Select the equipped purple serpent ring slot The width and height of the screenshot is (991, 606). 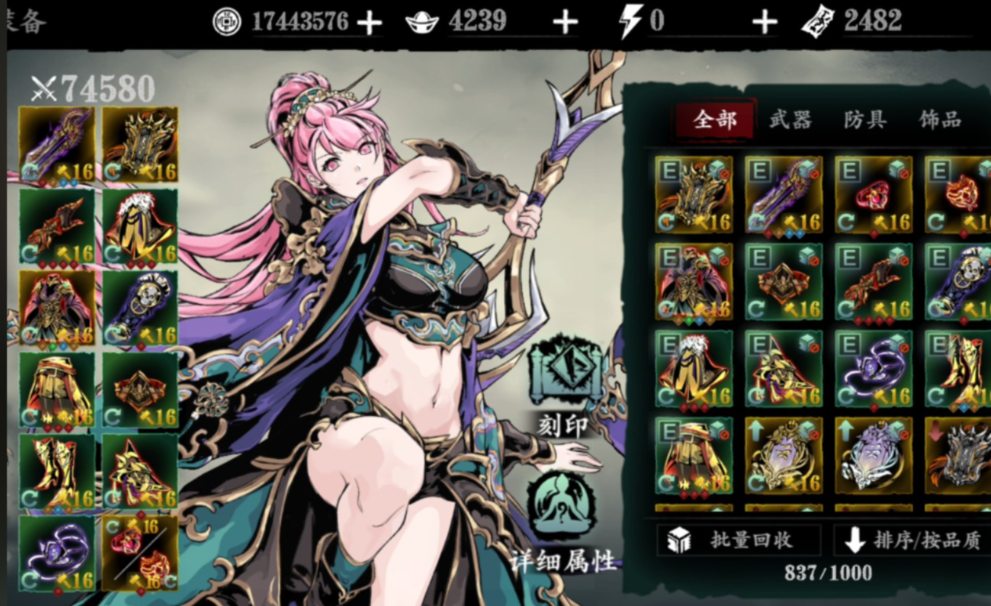[57, 553]
